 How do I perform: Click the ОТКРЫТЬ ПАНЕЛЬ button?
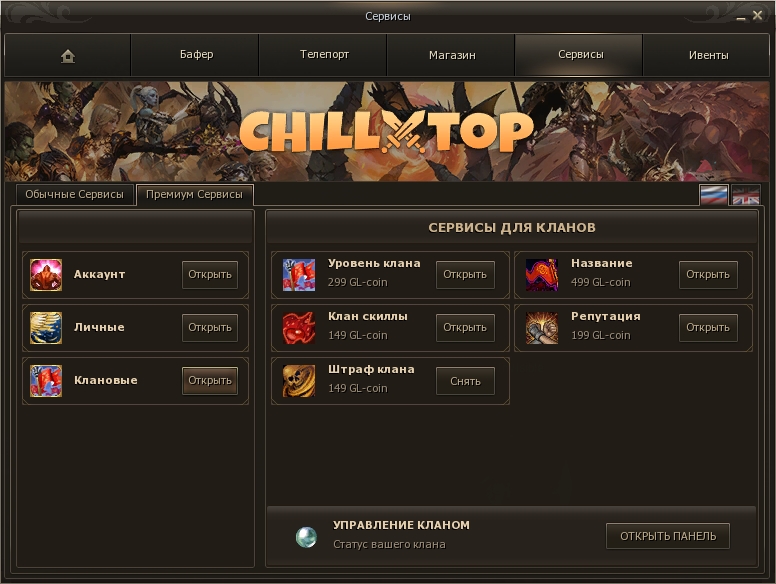point(668,536)
